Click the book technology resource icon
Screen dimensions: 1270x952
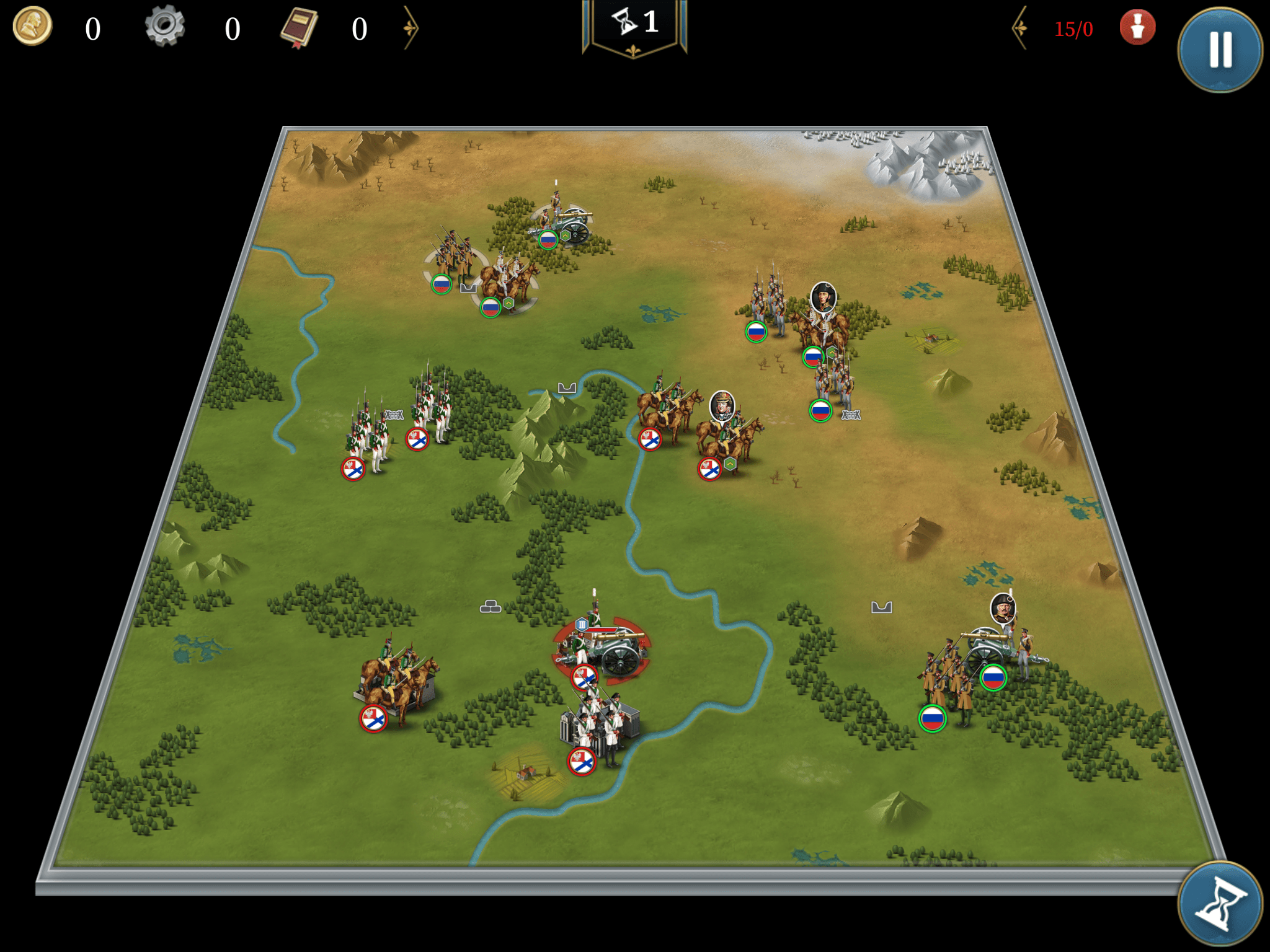click(x=300, y=28)
